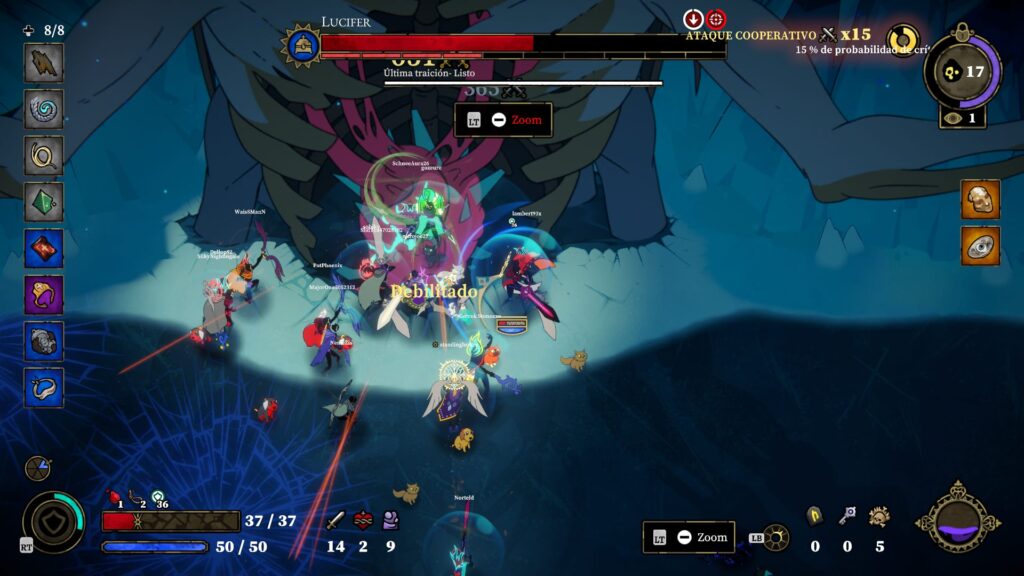
Task: Select the torn cloth relic slot
Action: [x=44, y=63]
